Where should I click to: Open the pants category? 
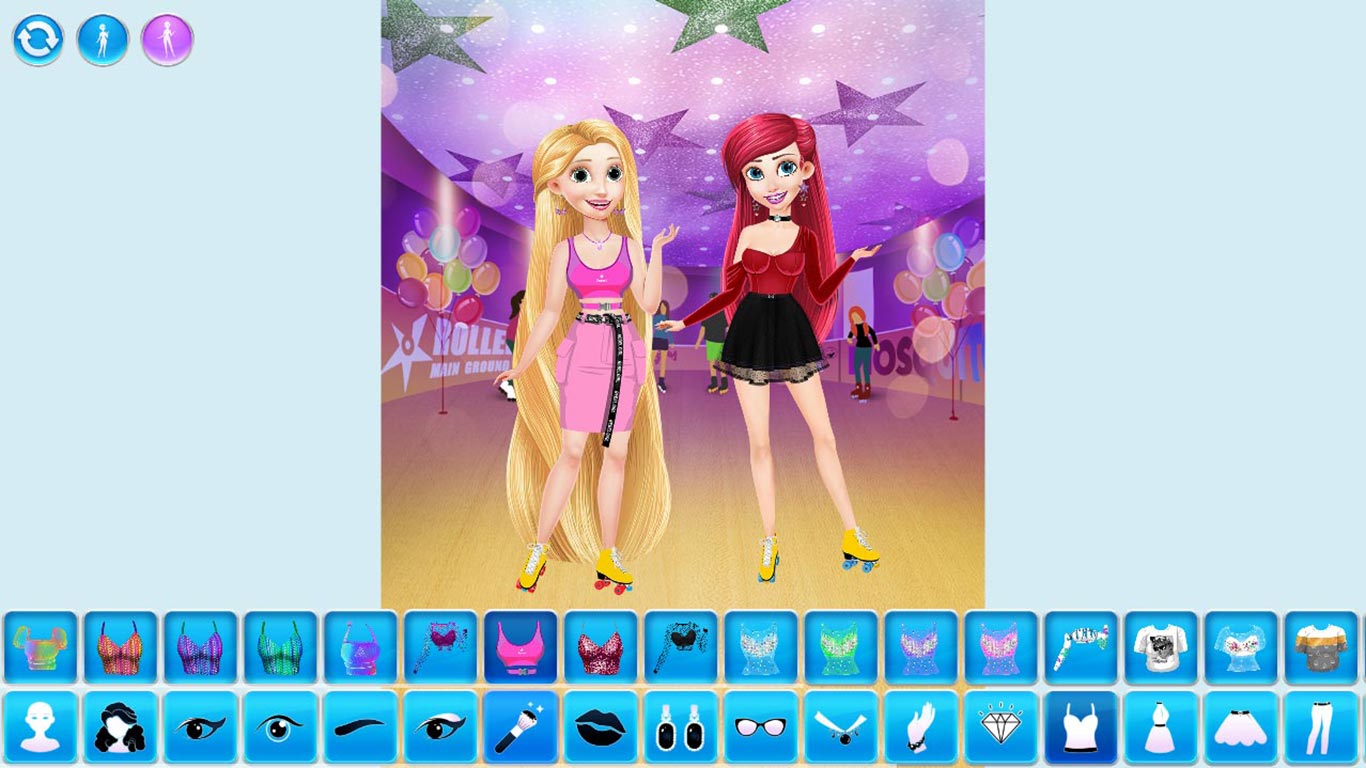pos(1320,730)
